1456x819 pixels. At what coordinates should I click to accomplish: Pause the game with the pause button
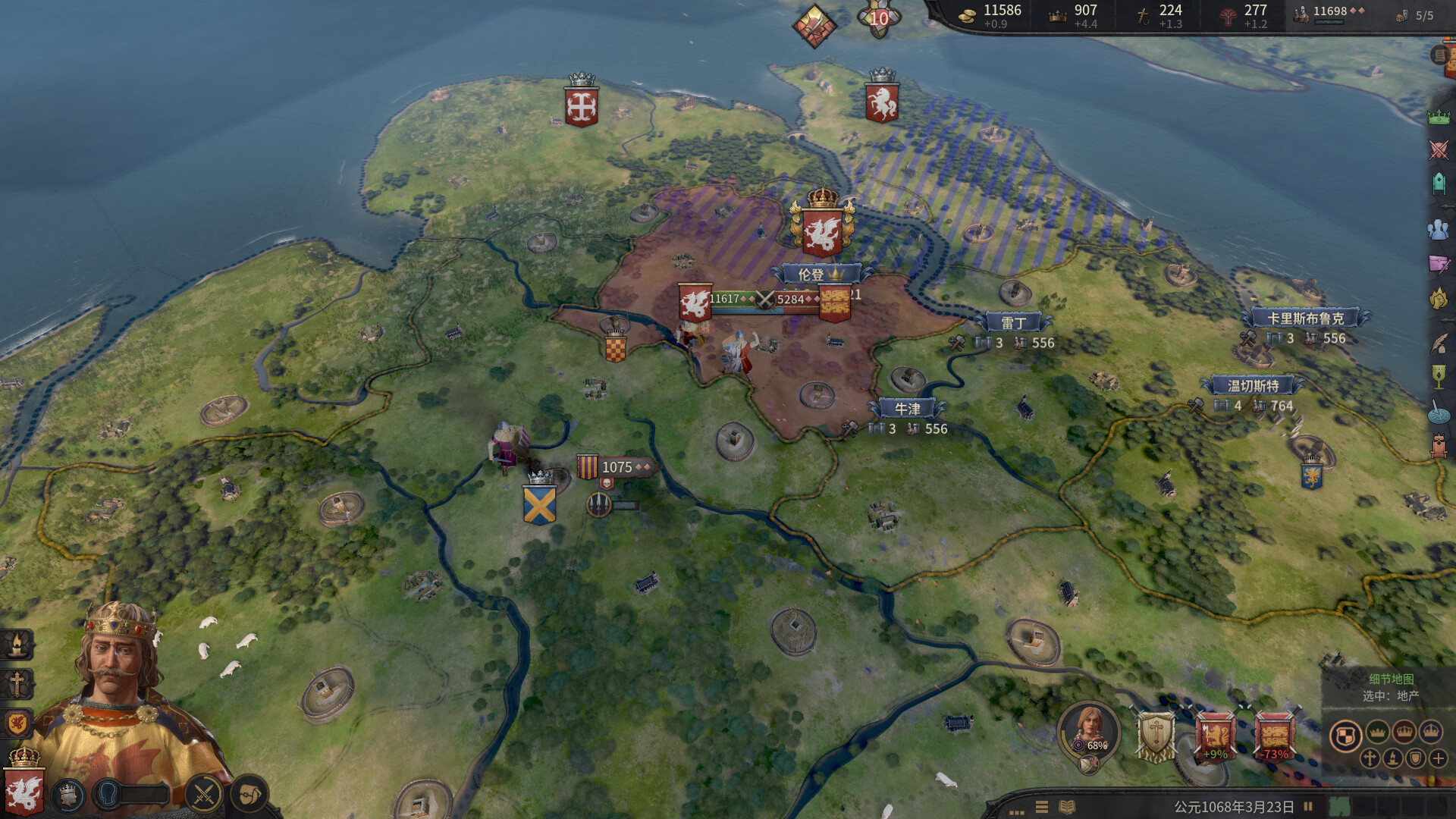click(1309, 805)
